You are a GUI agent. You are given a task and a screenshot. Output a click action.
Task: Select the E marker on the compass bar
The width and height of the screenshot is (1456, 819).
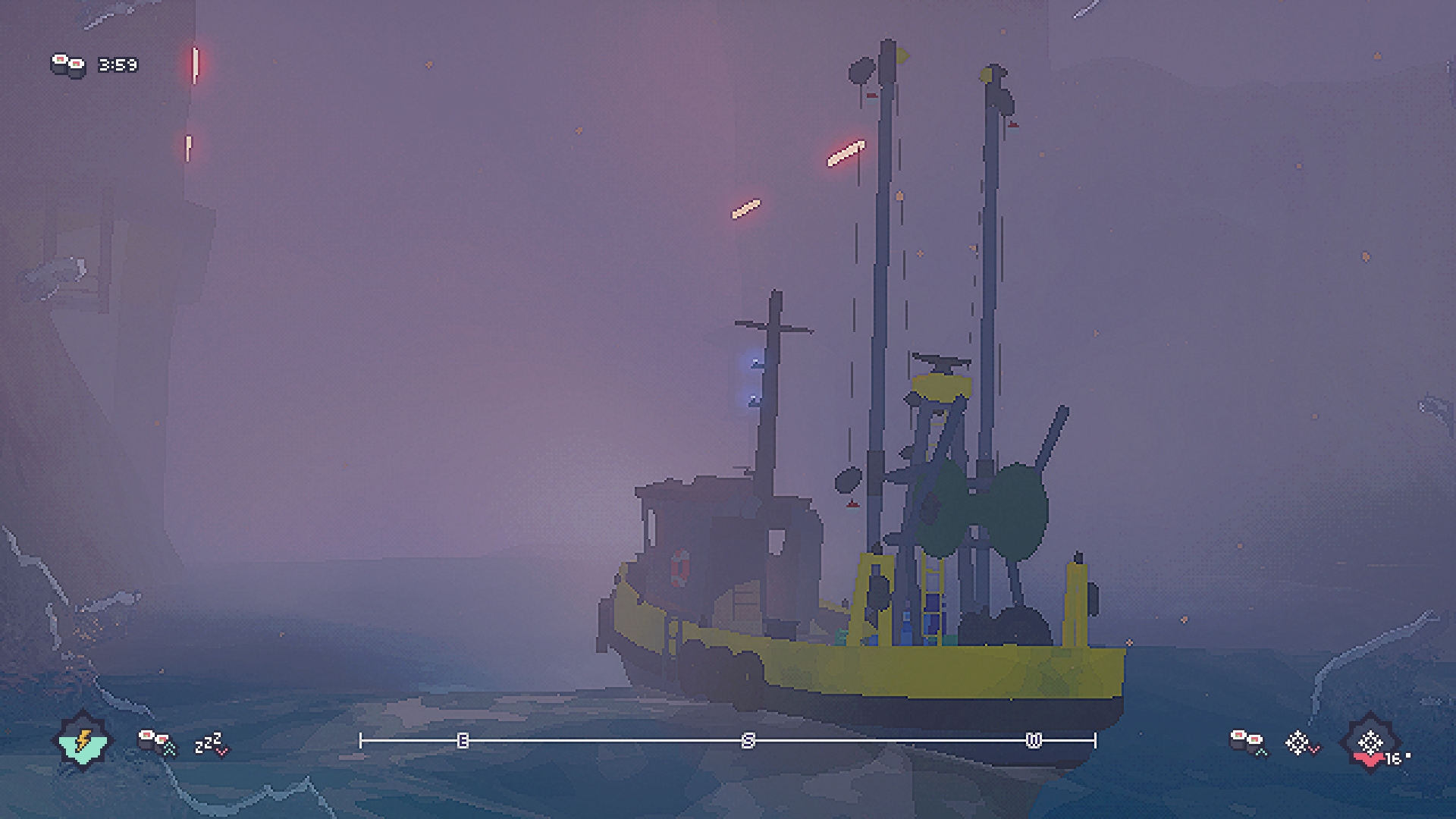tap(463, 741)
